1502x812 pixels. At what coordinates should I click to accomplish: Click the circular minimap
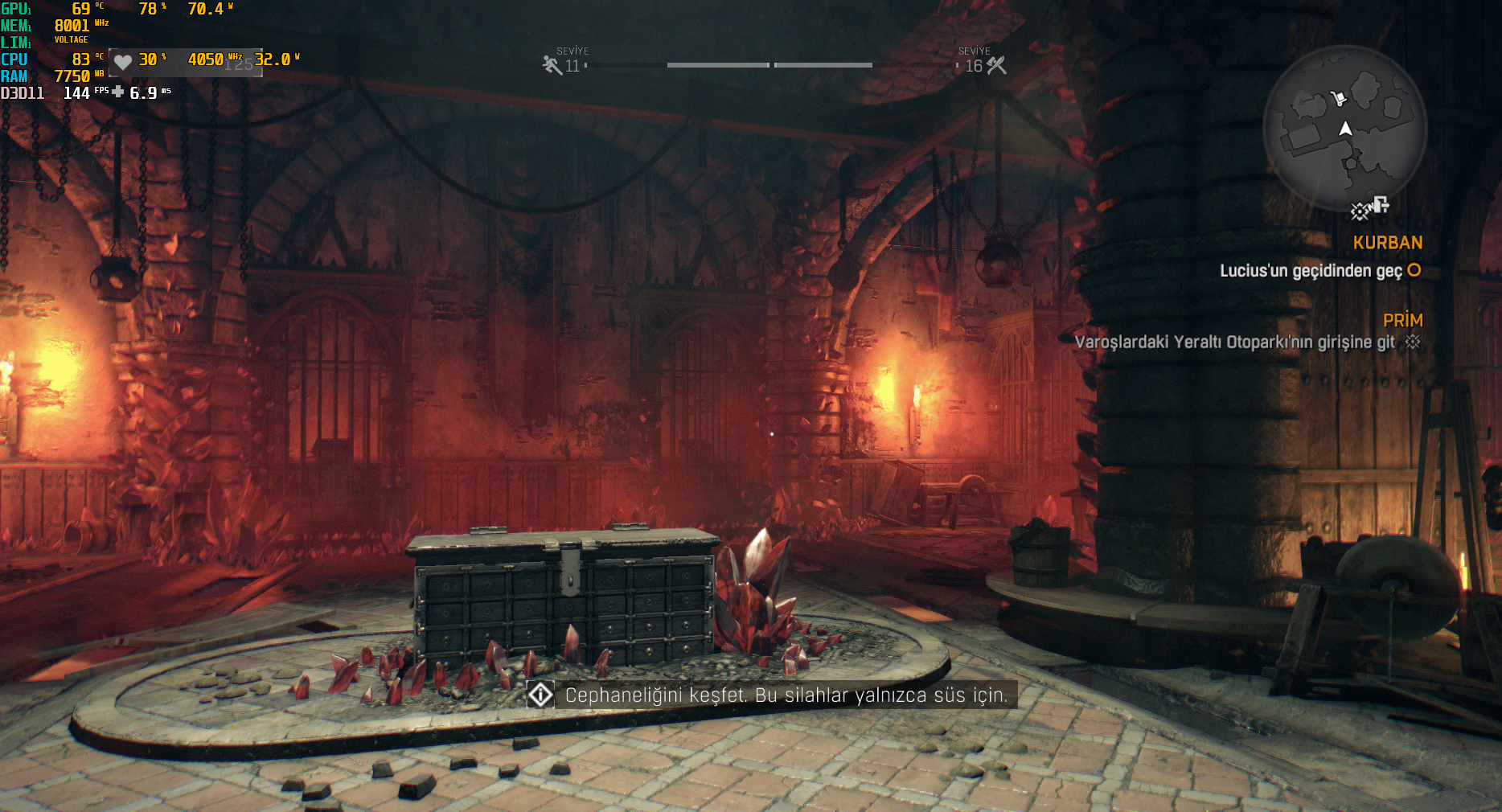click(x=1344, y=129)
